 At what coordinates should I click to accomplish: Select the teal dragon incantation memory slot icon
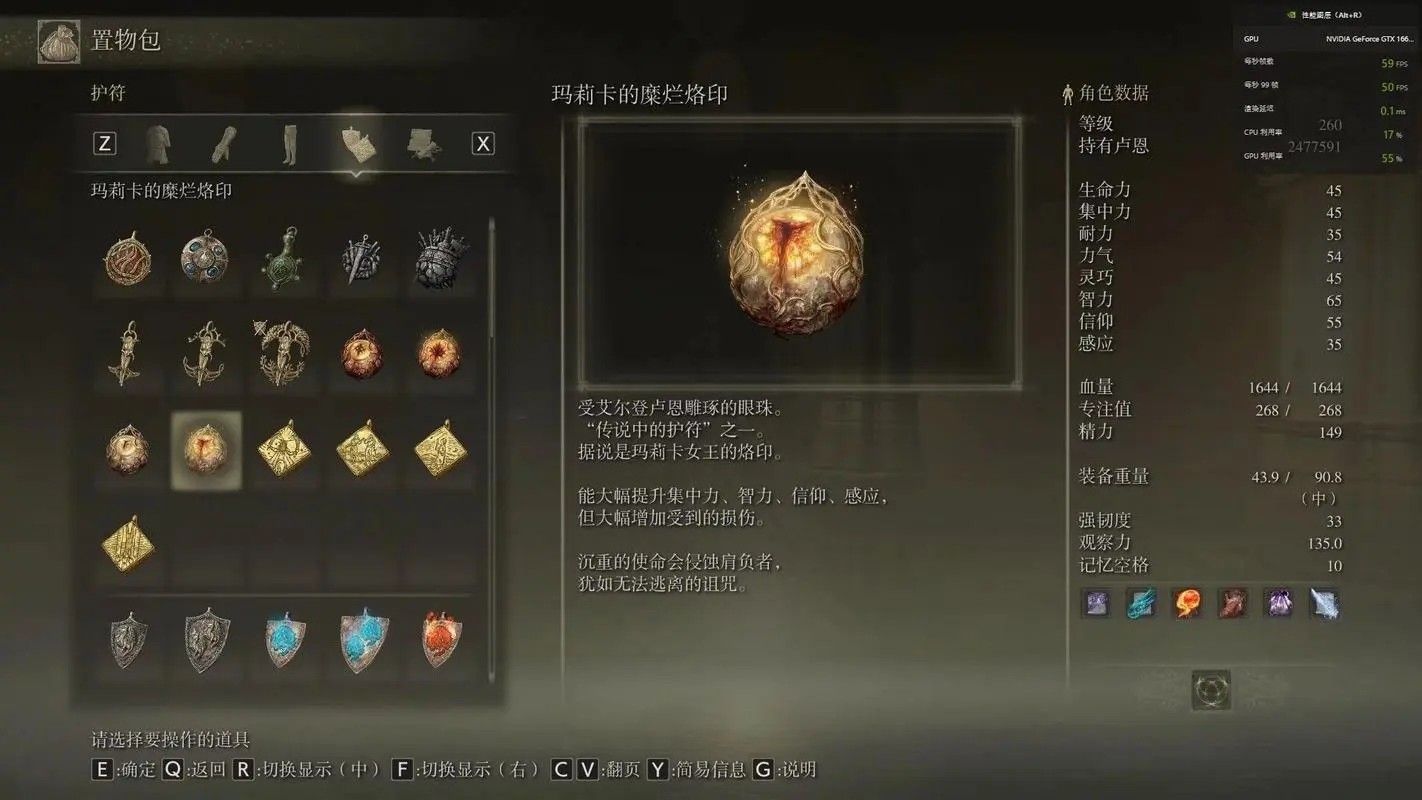coord(1141,602)
